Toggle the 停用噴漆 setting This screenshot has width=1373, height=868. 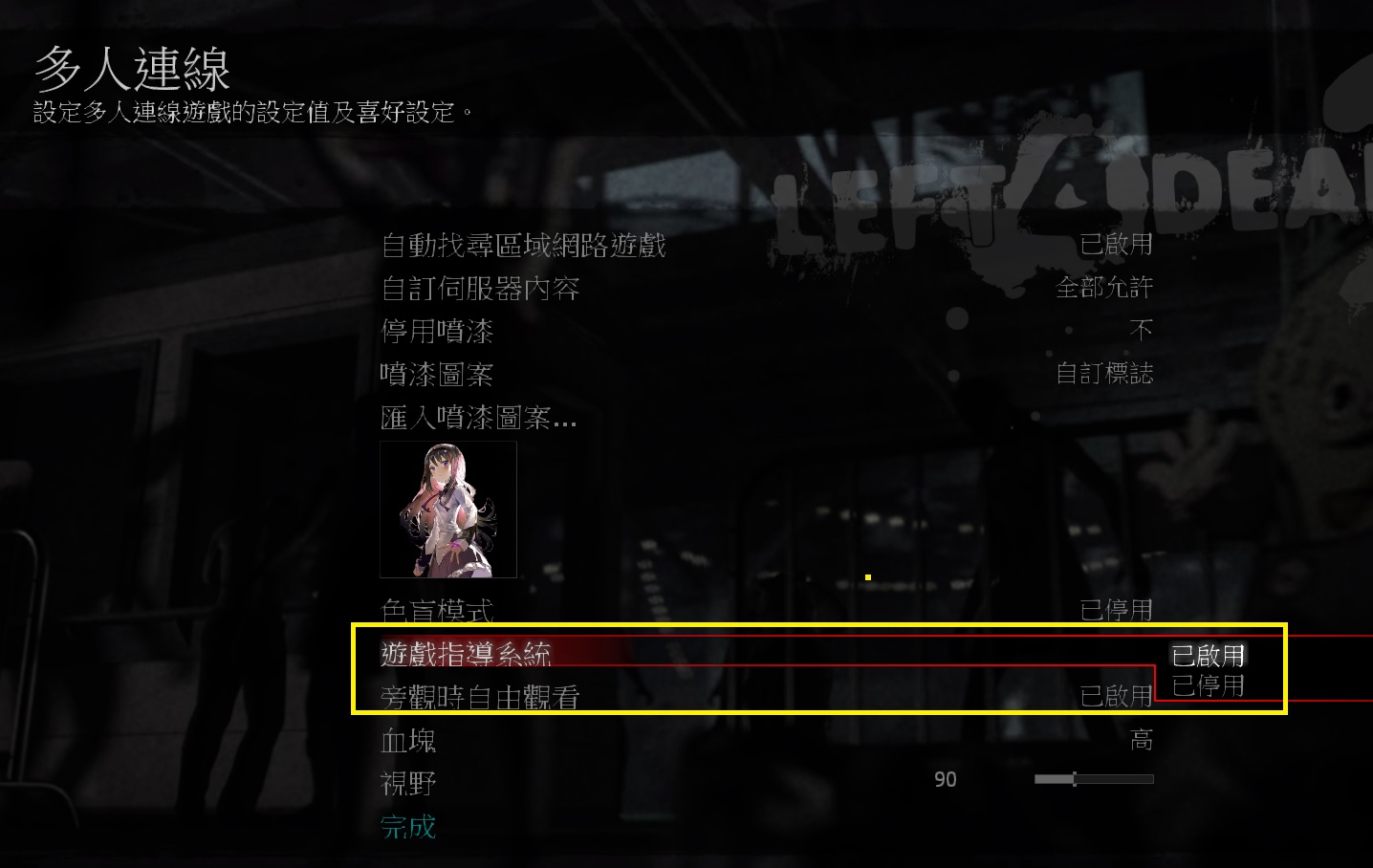click(438, 331)
